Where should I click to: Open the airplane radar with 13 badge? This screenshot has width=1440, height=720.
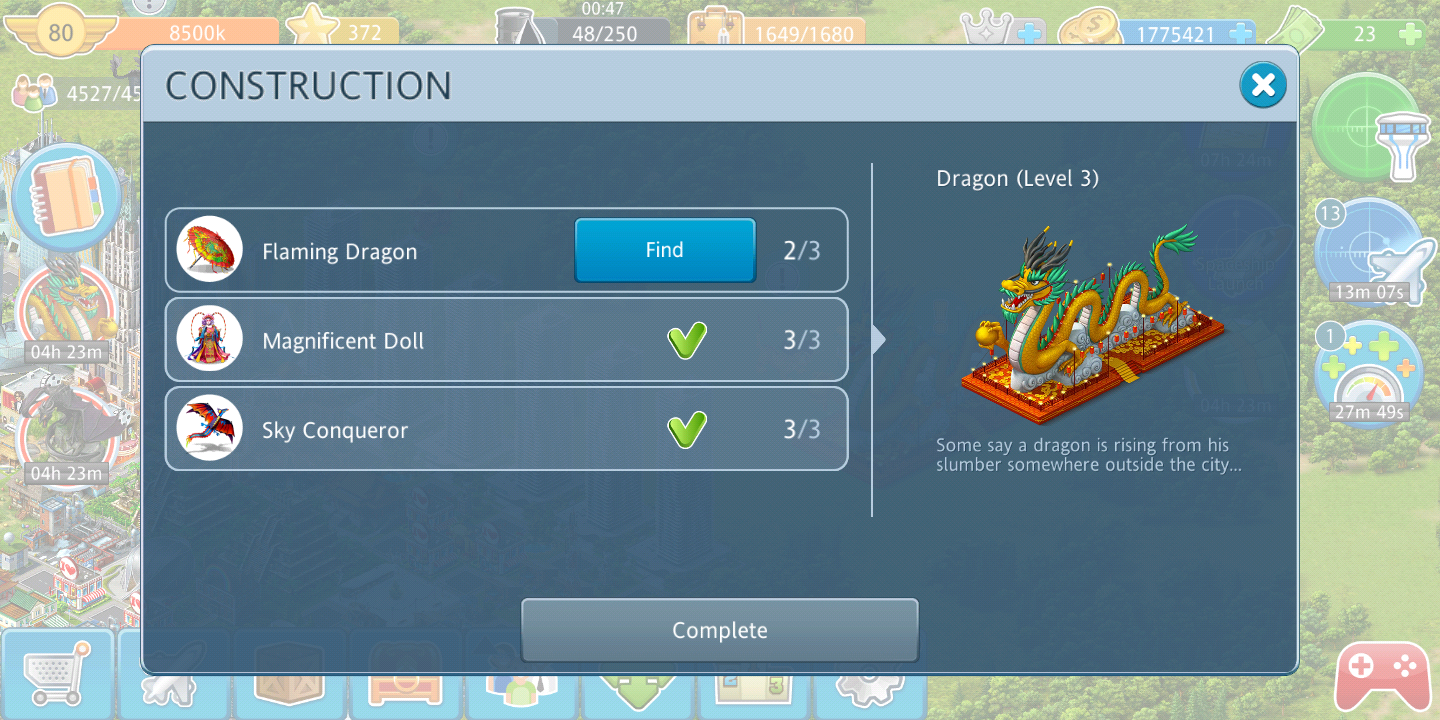tap(1365, 251)
